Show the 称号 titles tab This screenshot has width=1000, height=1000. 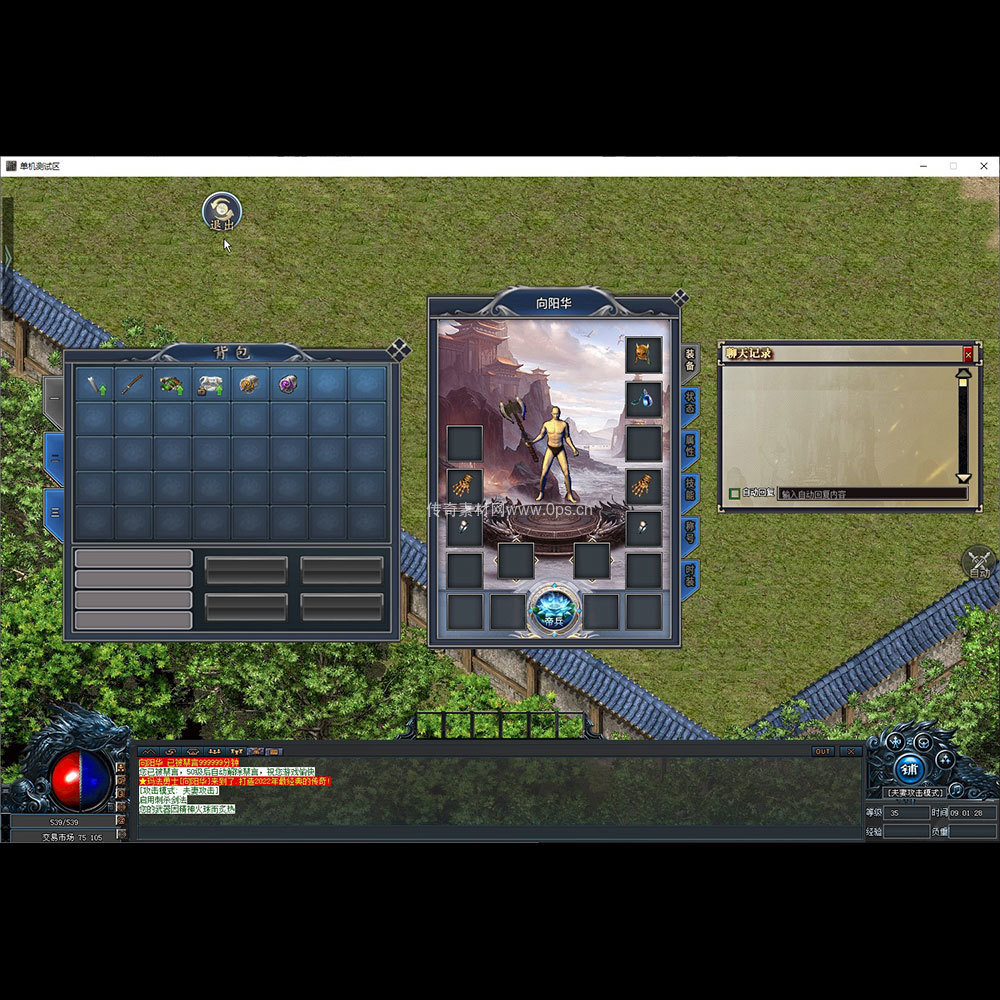[690, 531]
